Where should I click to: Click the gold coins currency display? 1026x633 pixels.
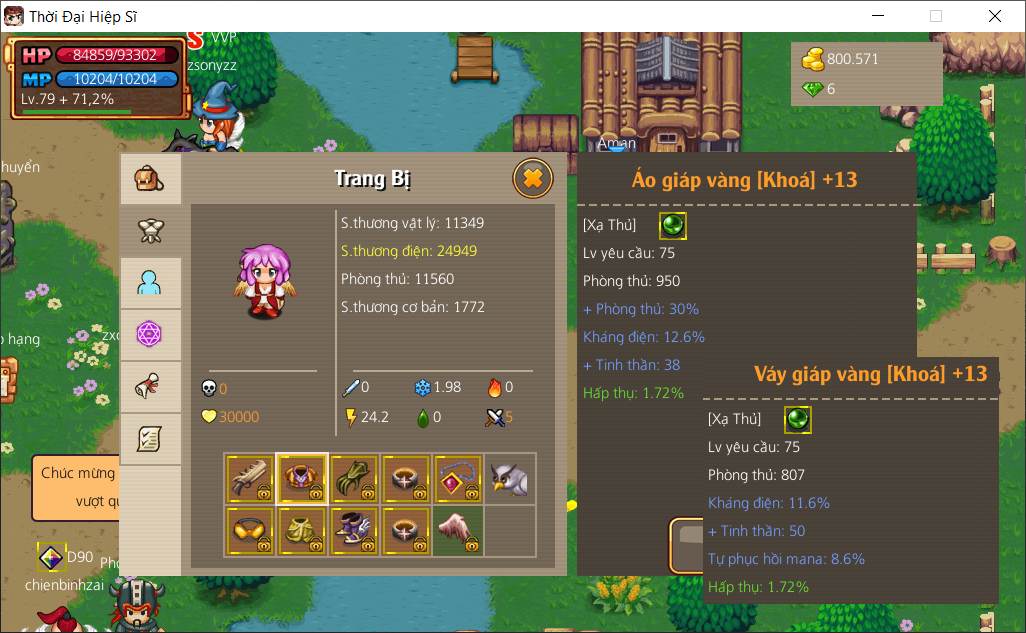pos(840,59)
